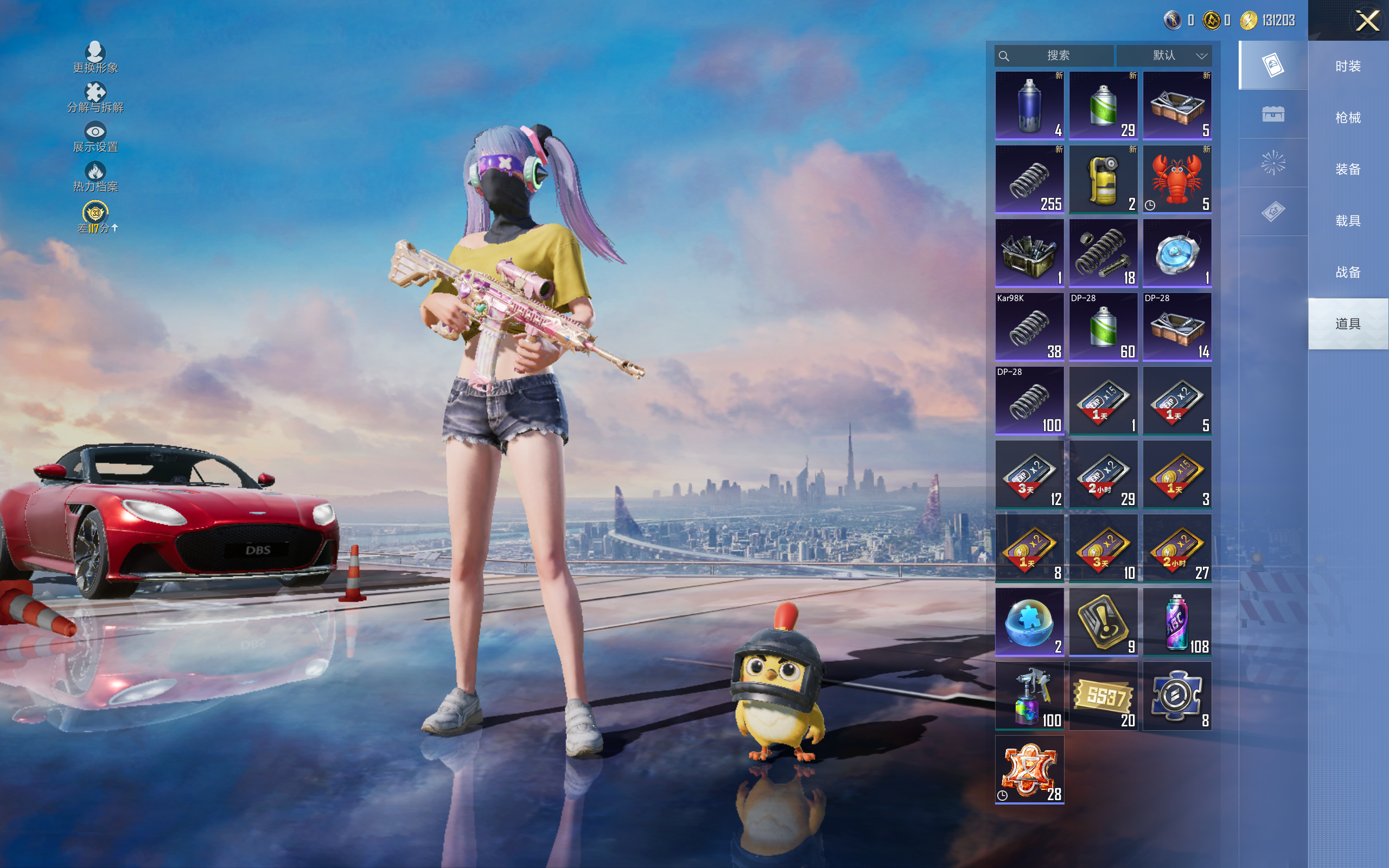This screenshot has width=1389, height=868.
Task: Open 展示设置 display settings
Action: click(x=95, y=137)
